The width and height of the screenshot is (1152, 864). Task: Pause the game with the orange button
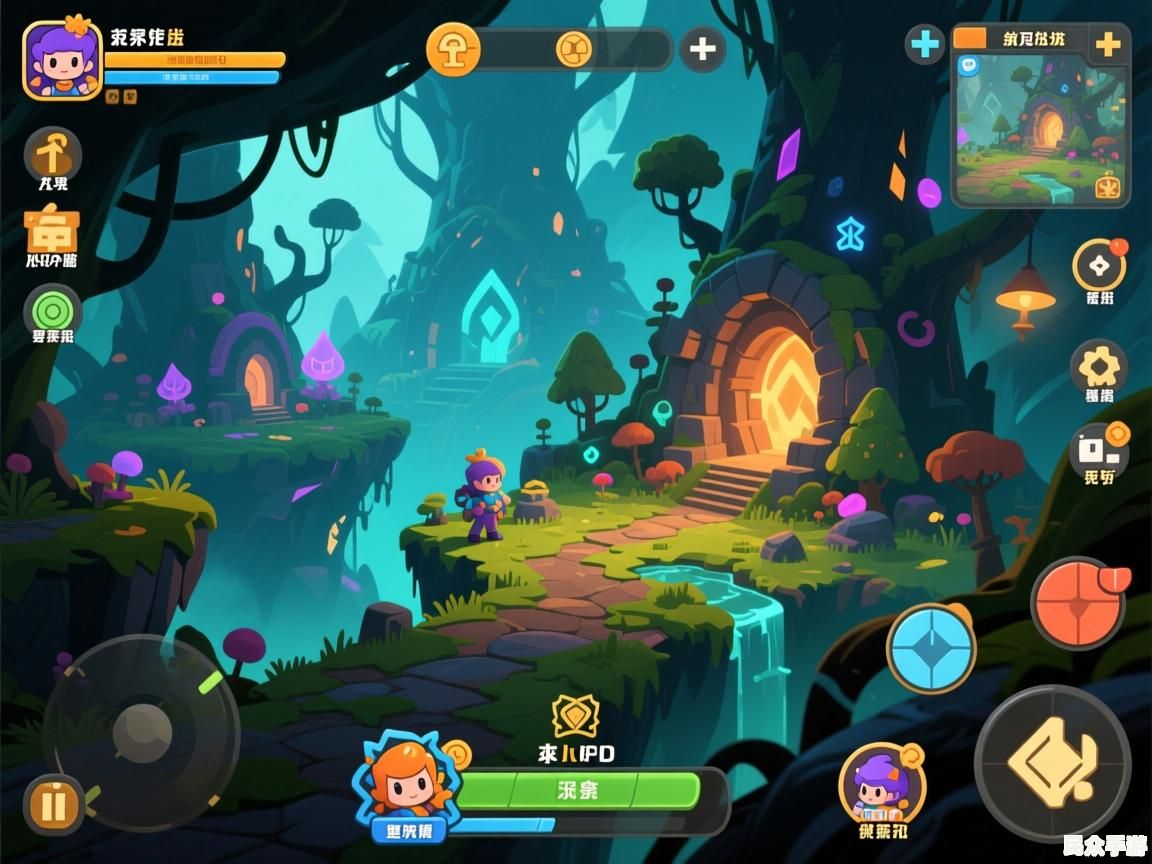(x=56, y=804)
